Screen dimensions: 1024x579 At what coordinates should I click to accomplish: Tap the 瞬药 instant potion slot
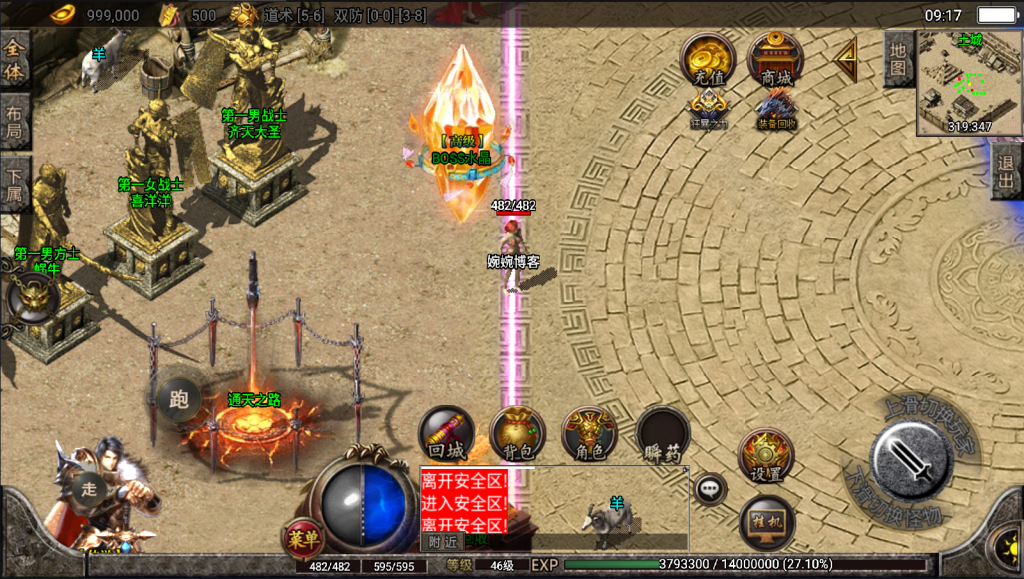(x=663, y=435)
